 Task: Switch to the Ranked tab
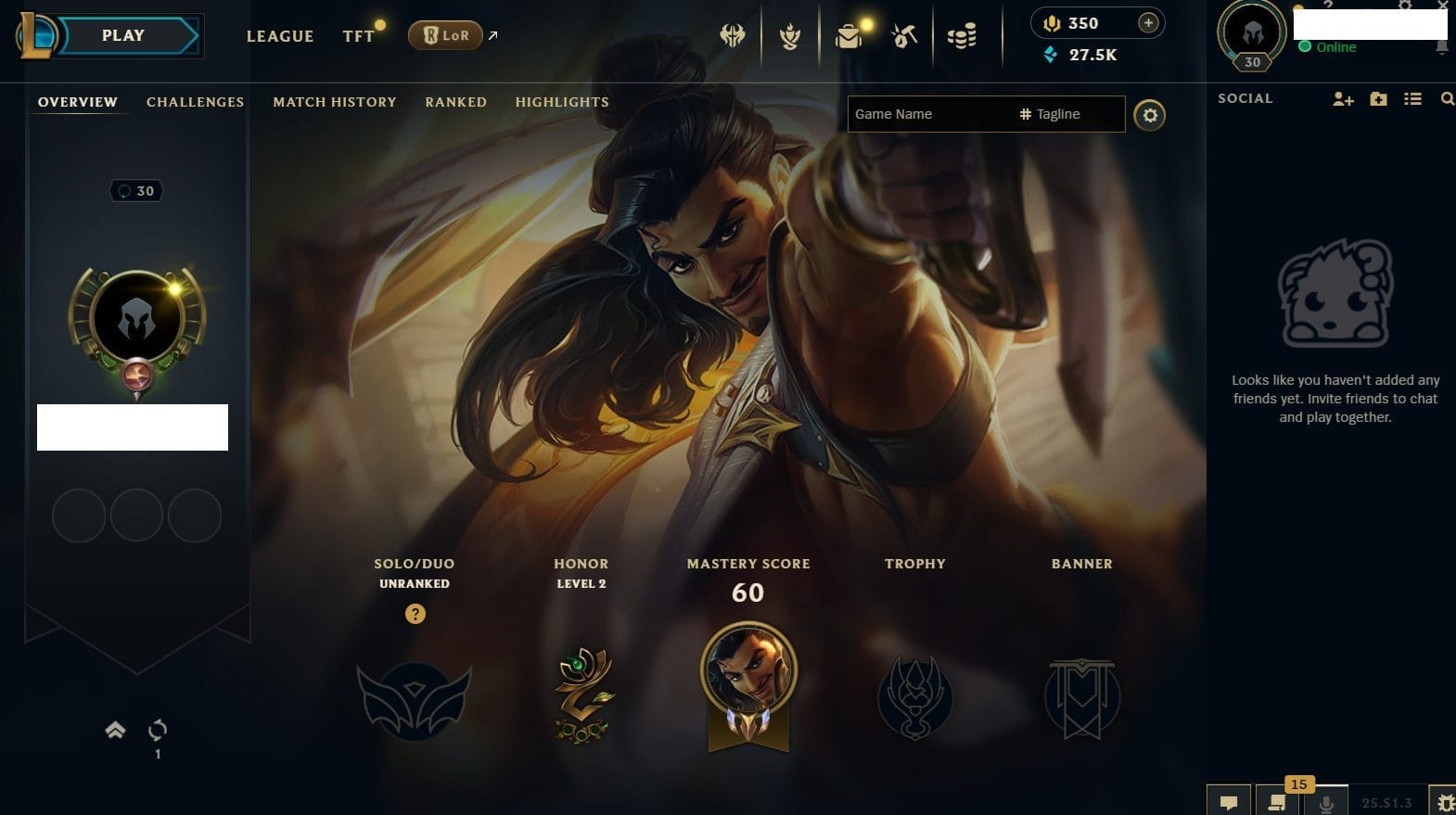click(455, 102)
